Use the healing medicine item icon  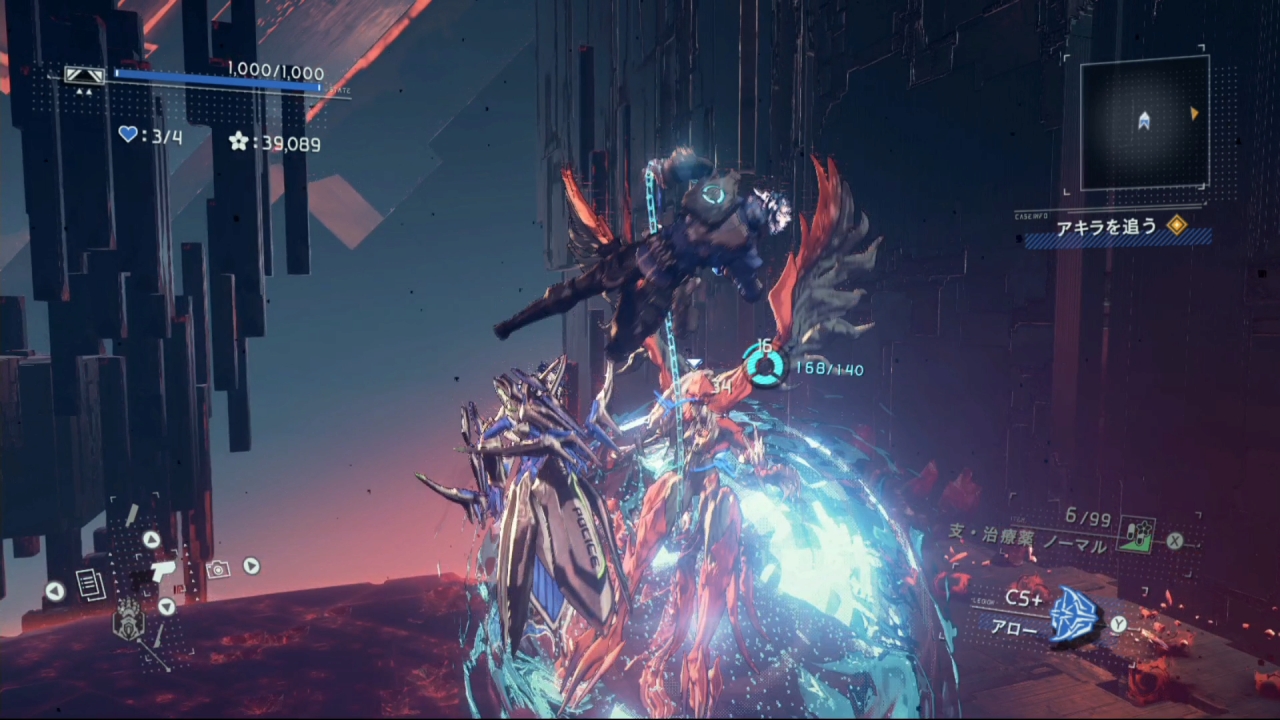click(1136, 534)
